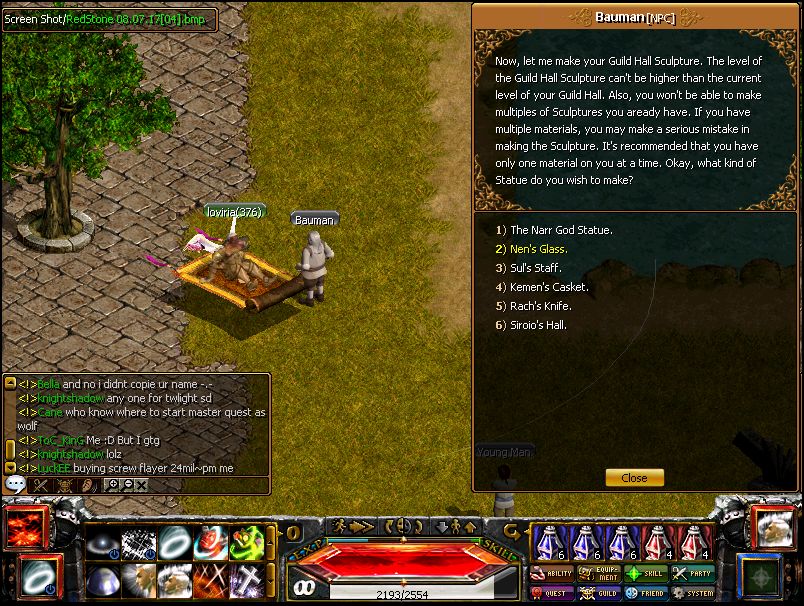804x606 pixels.
Task: Open the Party panel
Action: coord(693,574)
